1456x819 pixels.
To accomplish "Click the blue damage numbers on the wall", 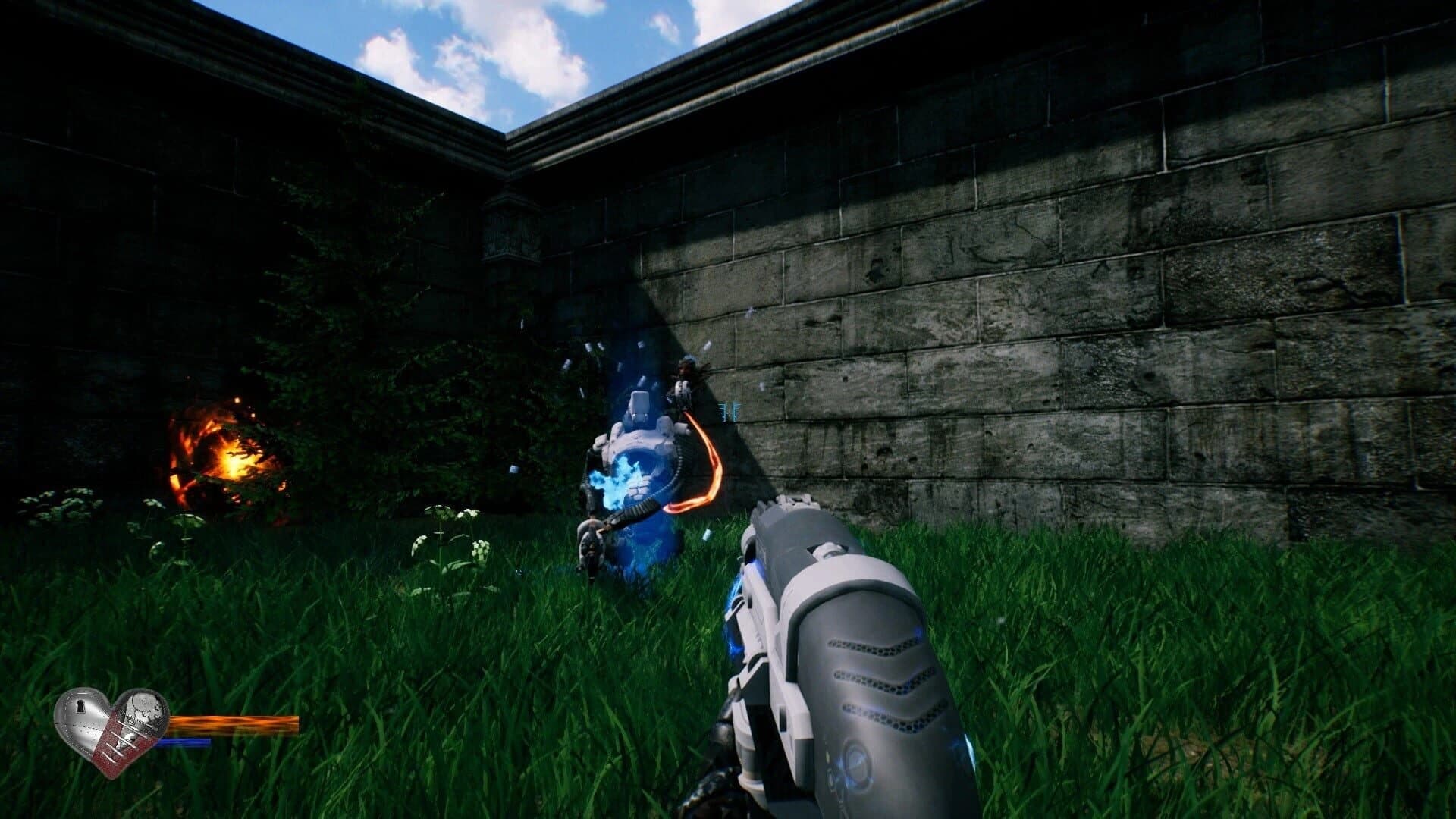I will pyautogui.click(x=730, y=409).
